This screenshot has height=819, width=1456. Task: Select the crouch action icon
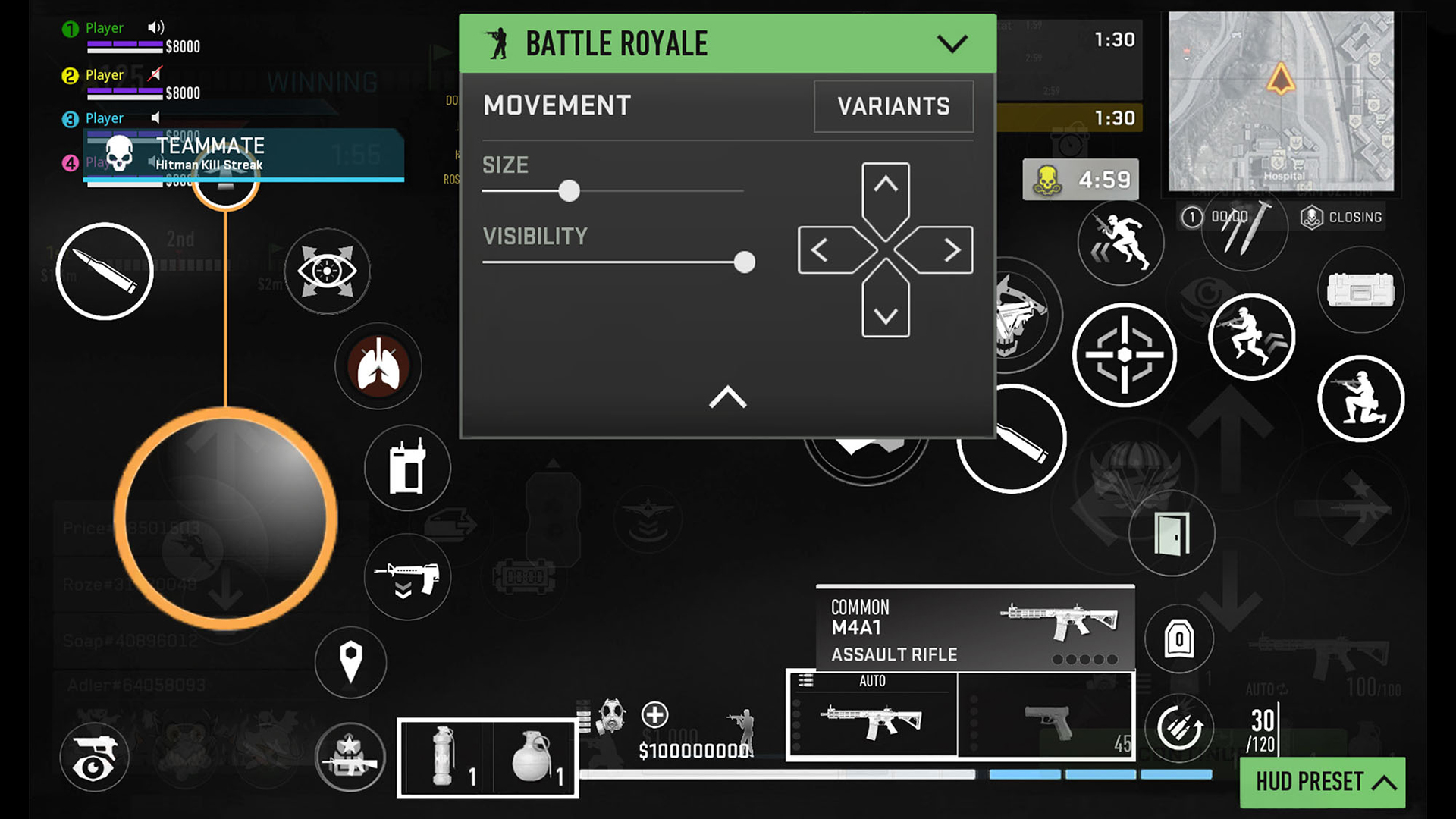[x=1361, y=398]
